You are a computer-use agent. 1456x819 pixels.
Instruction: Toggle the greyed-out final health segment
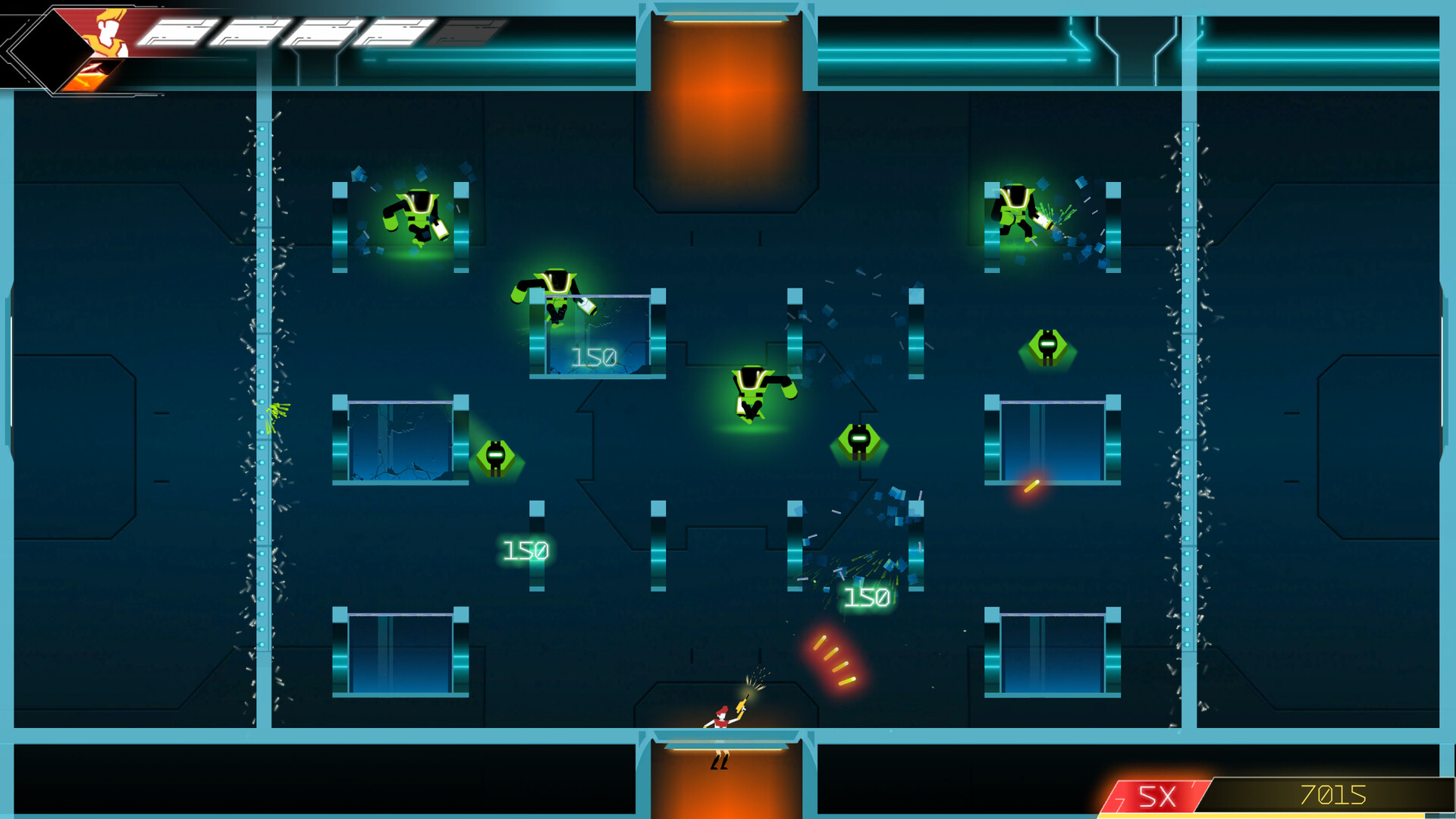click(469, 30)
